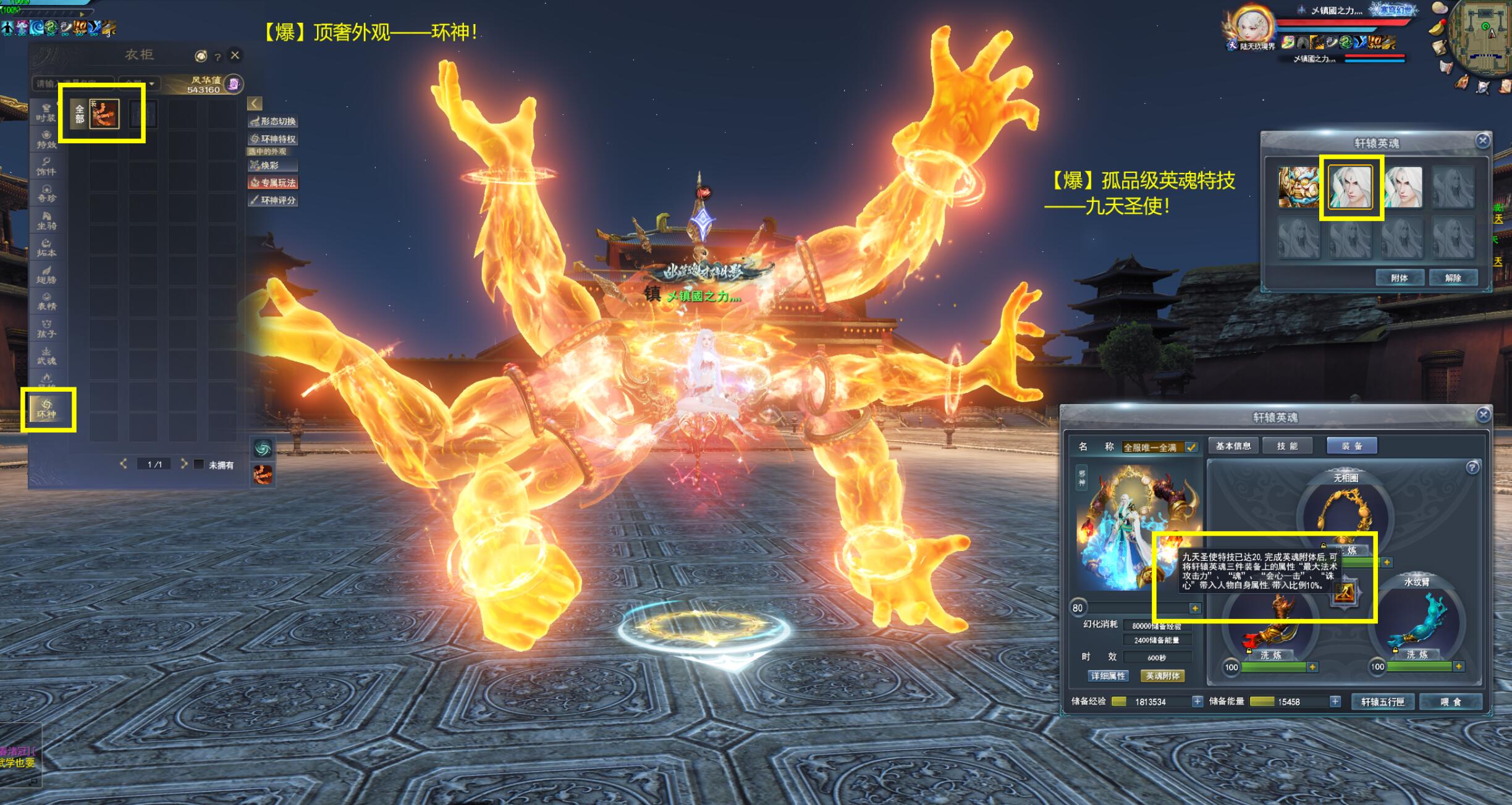Close the 衣柜 wardrobe panel
1512x805 pixels.
[235, 56]
